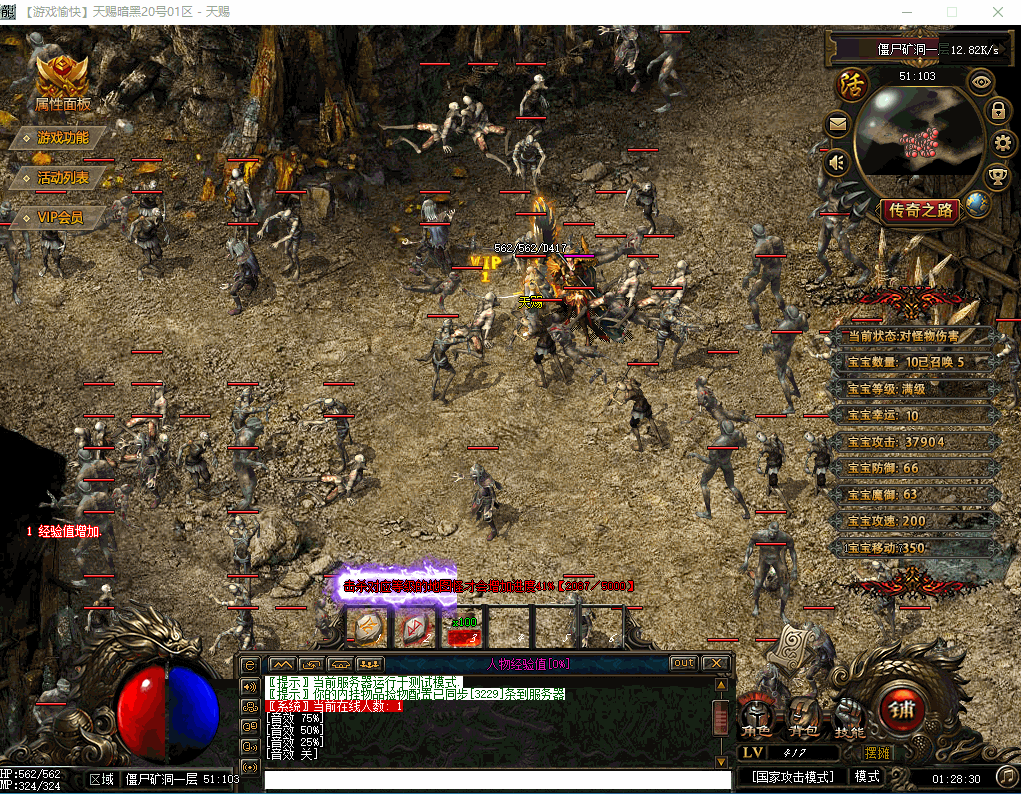Click the 传奇之路 button
This screenshot has width=1021, height=794.
(921, 211)
